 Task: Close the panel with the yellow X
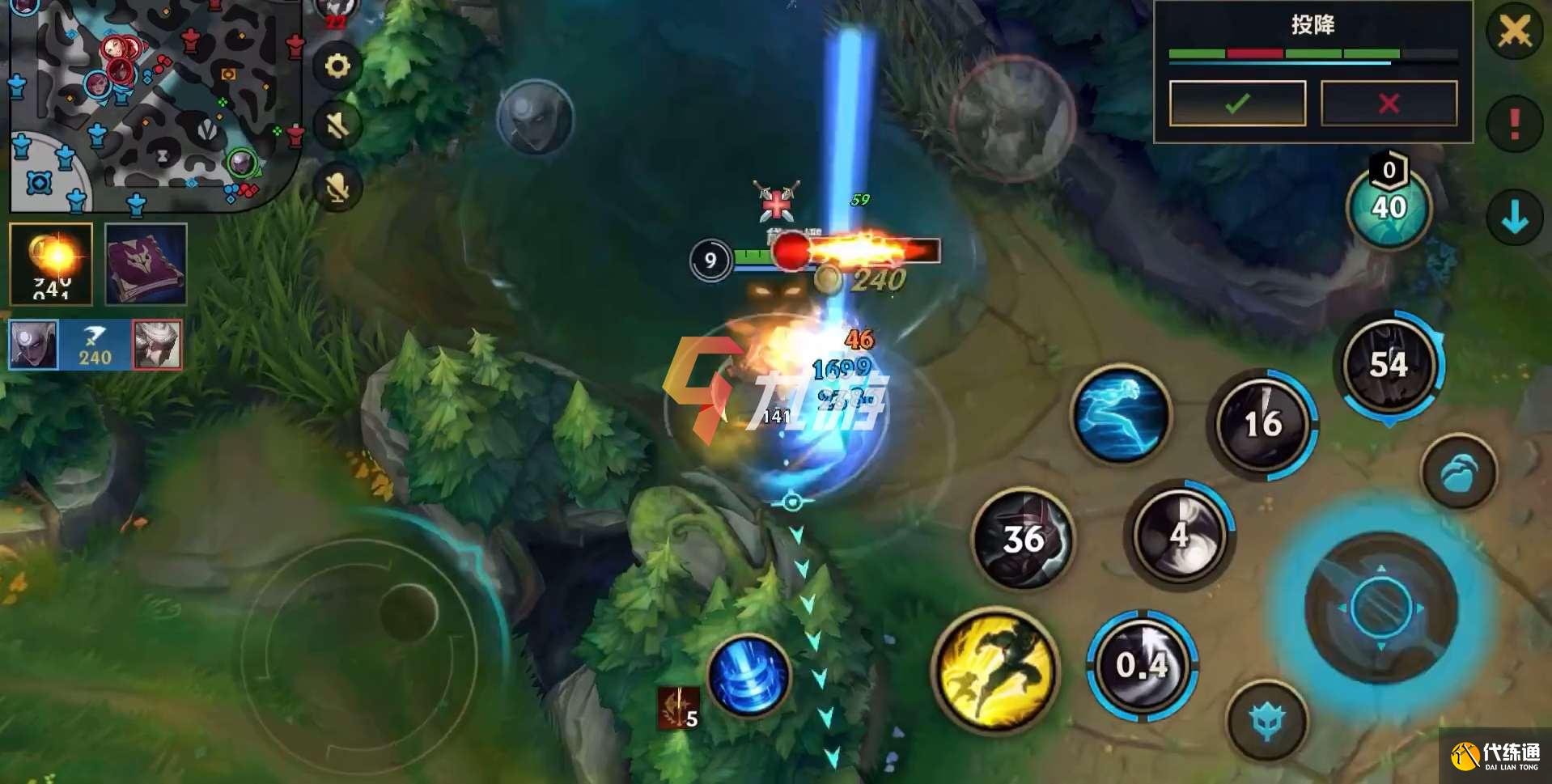click(x=1514, y=32)
